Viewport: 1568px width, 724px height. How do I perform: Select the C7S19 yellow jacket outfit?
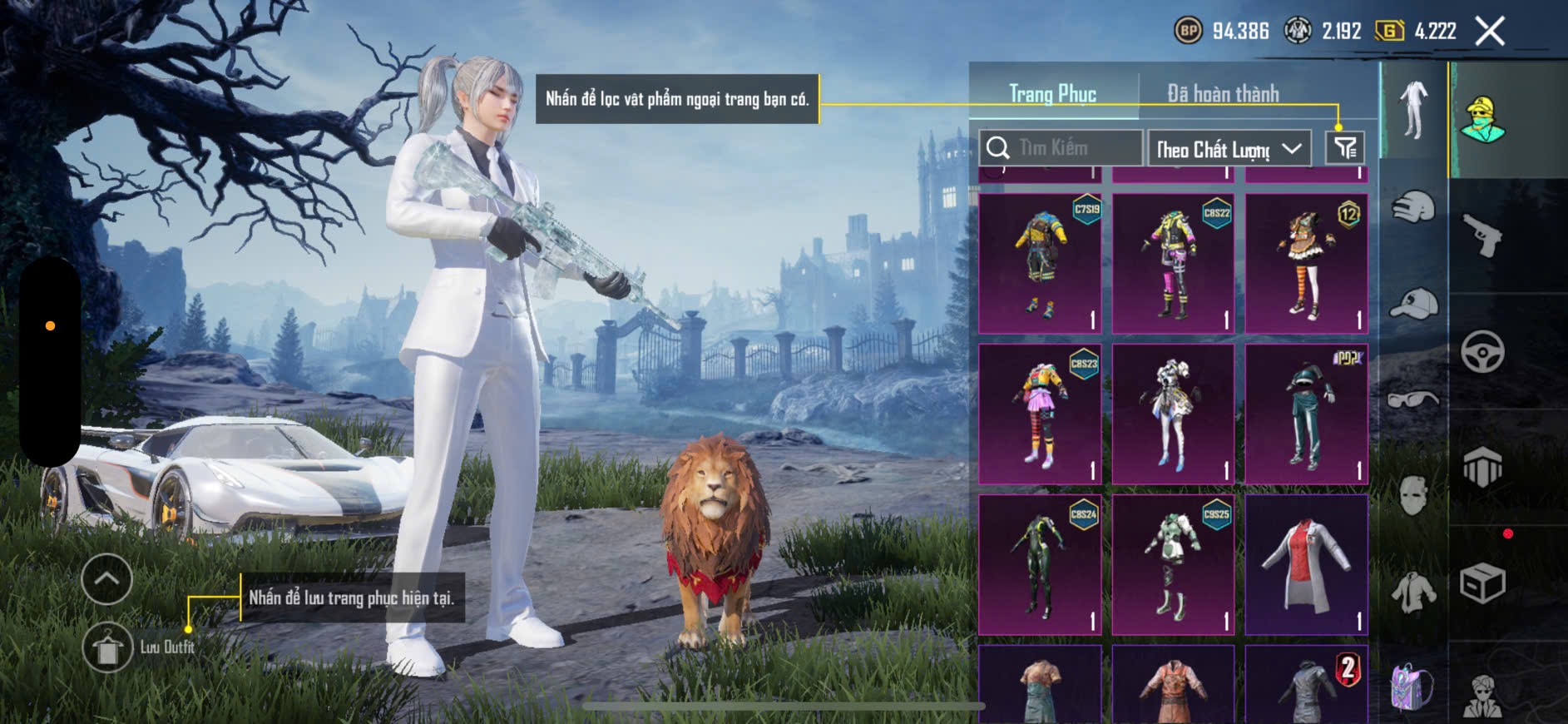(1040, 264)
